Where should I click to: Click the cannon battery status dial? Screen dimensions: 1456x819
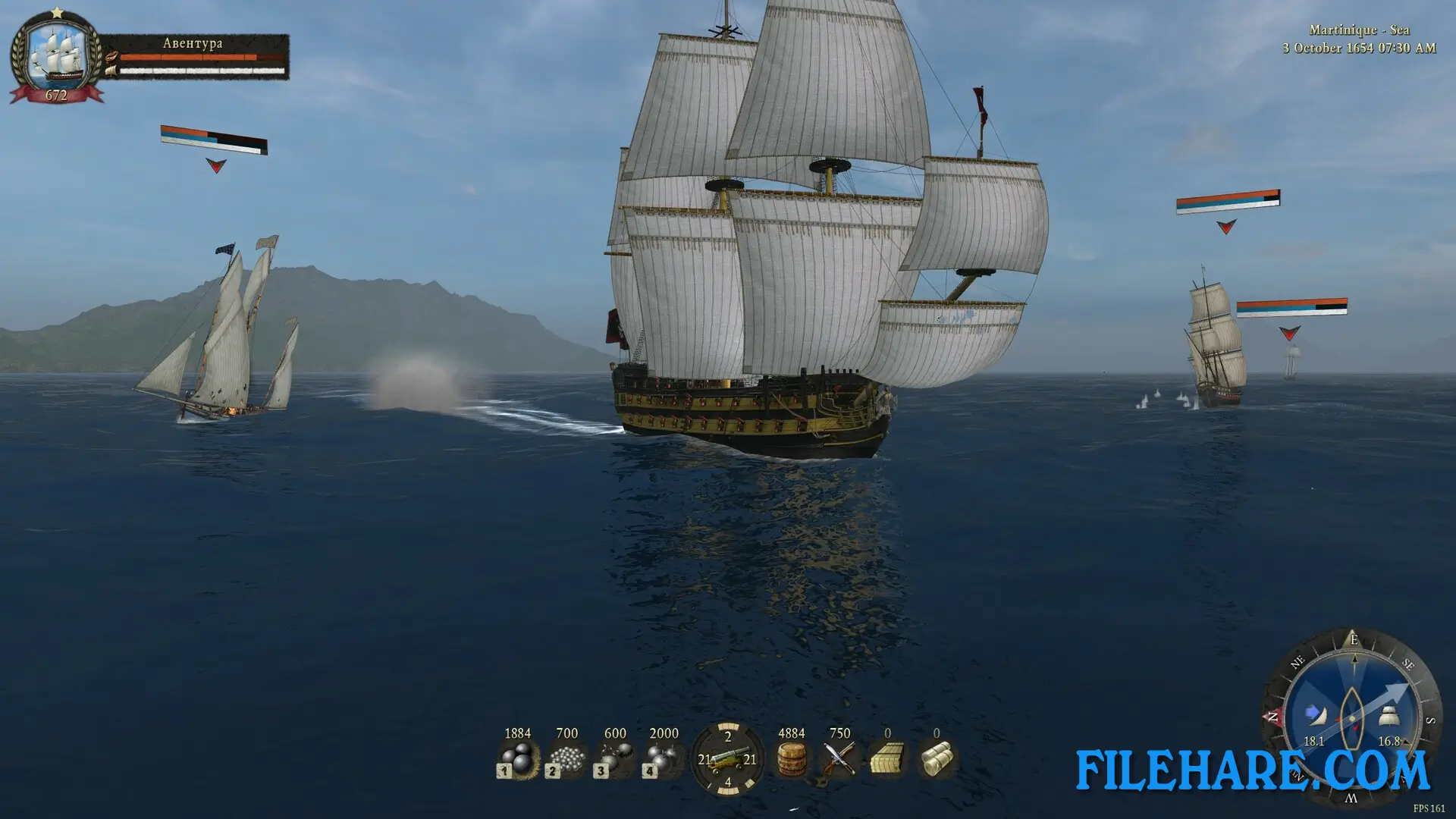click(x=727, y=759)
